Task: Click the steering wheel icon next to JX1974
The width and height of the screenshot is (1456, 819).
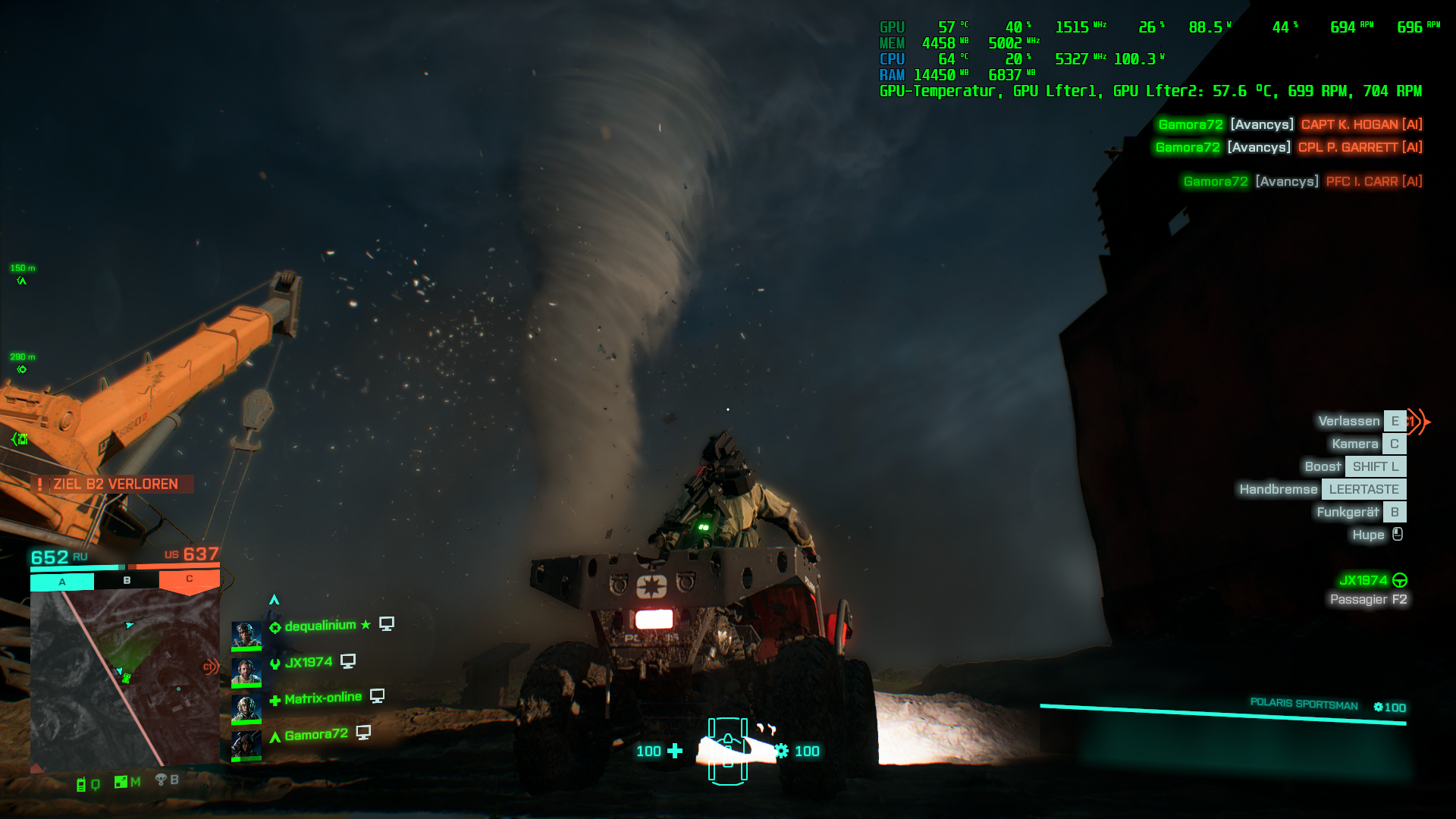Action: 1401,582
